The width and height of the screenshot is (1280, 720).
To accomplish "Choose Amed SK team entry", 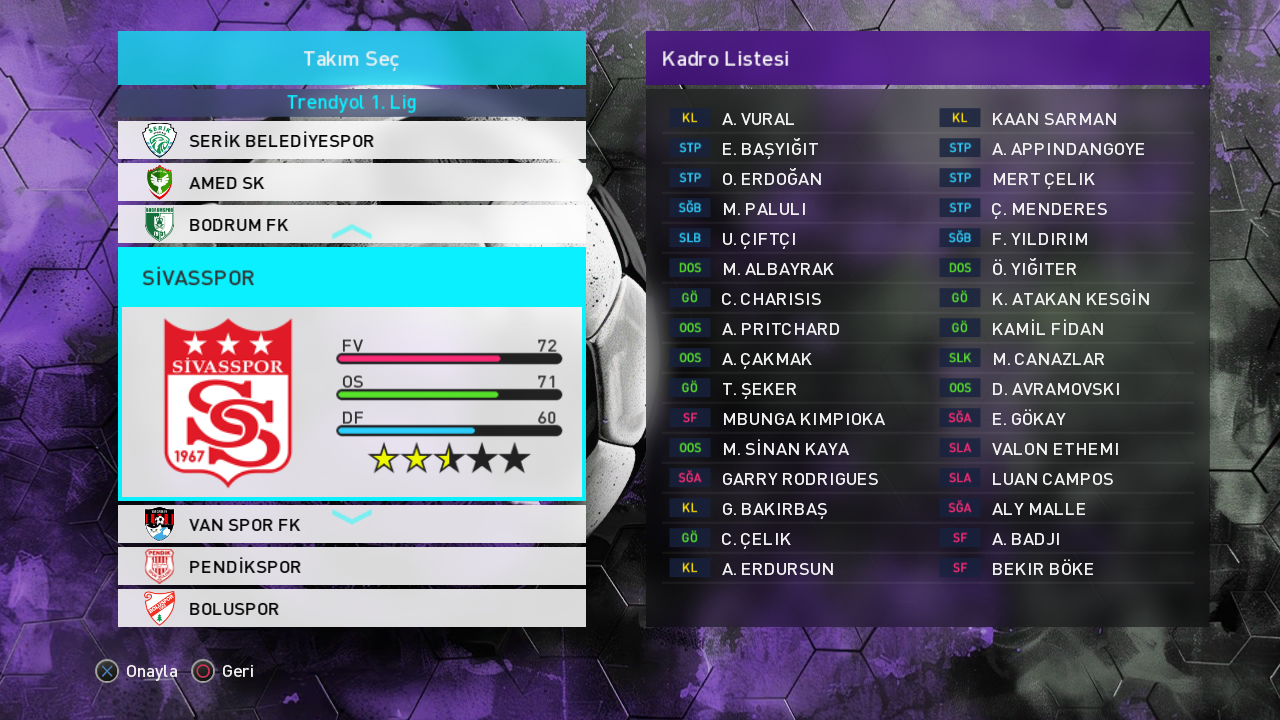I will tap(351, 183).
